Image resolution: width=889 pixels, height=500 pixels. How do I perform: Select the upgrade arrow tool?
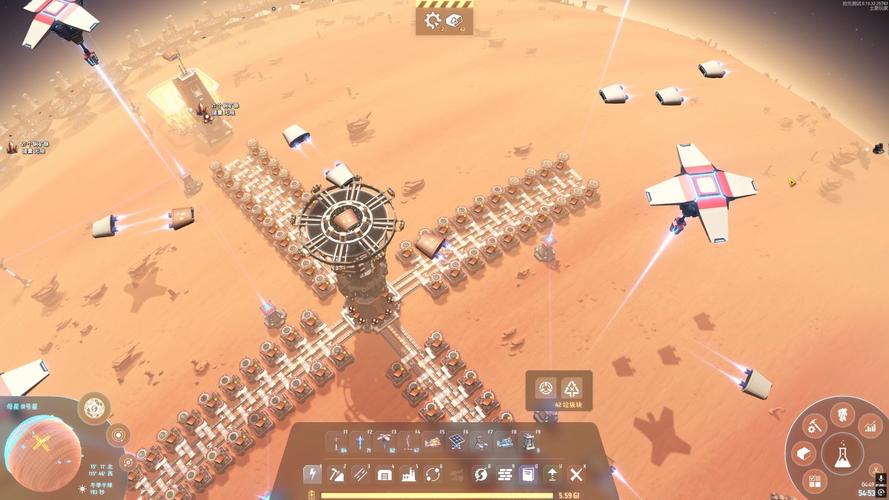pyautogui.click(x=553, y=473)
